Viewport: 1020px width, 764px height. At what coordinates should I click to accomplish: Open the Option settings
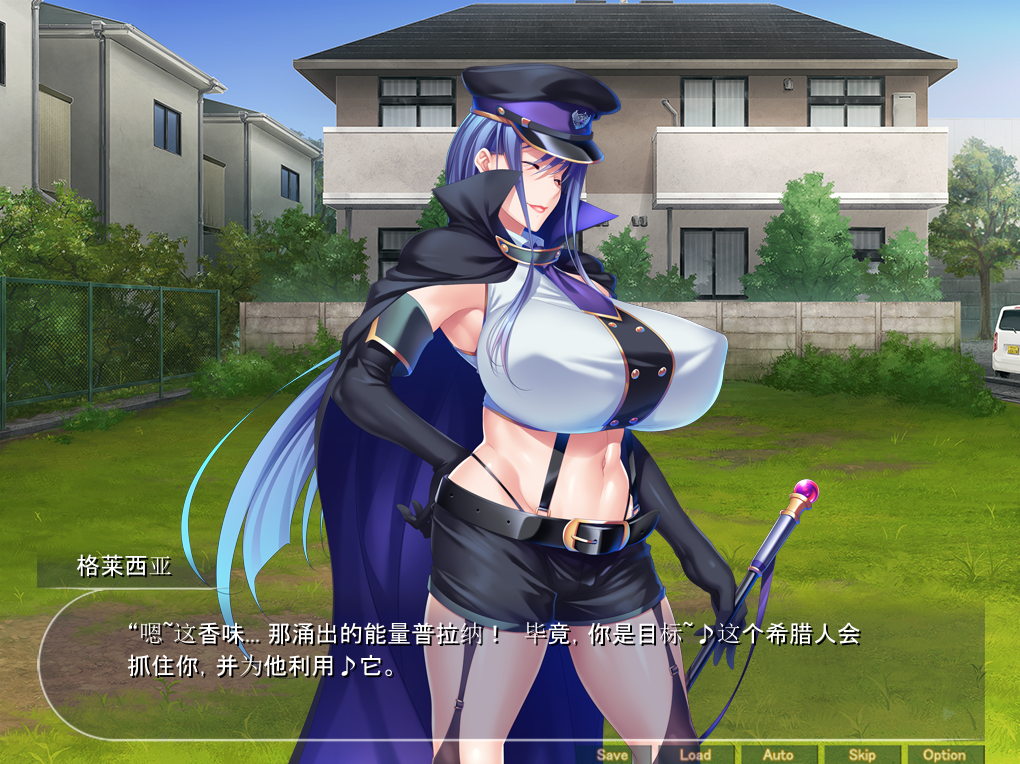[944, 755]
